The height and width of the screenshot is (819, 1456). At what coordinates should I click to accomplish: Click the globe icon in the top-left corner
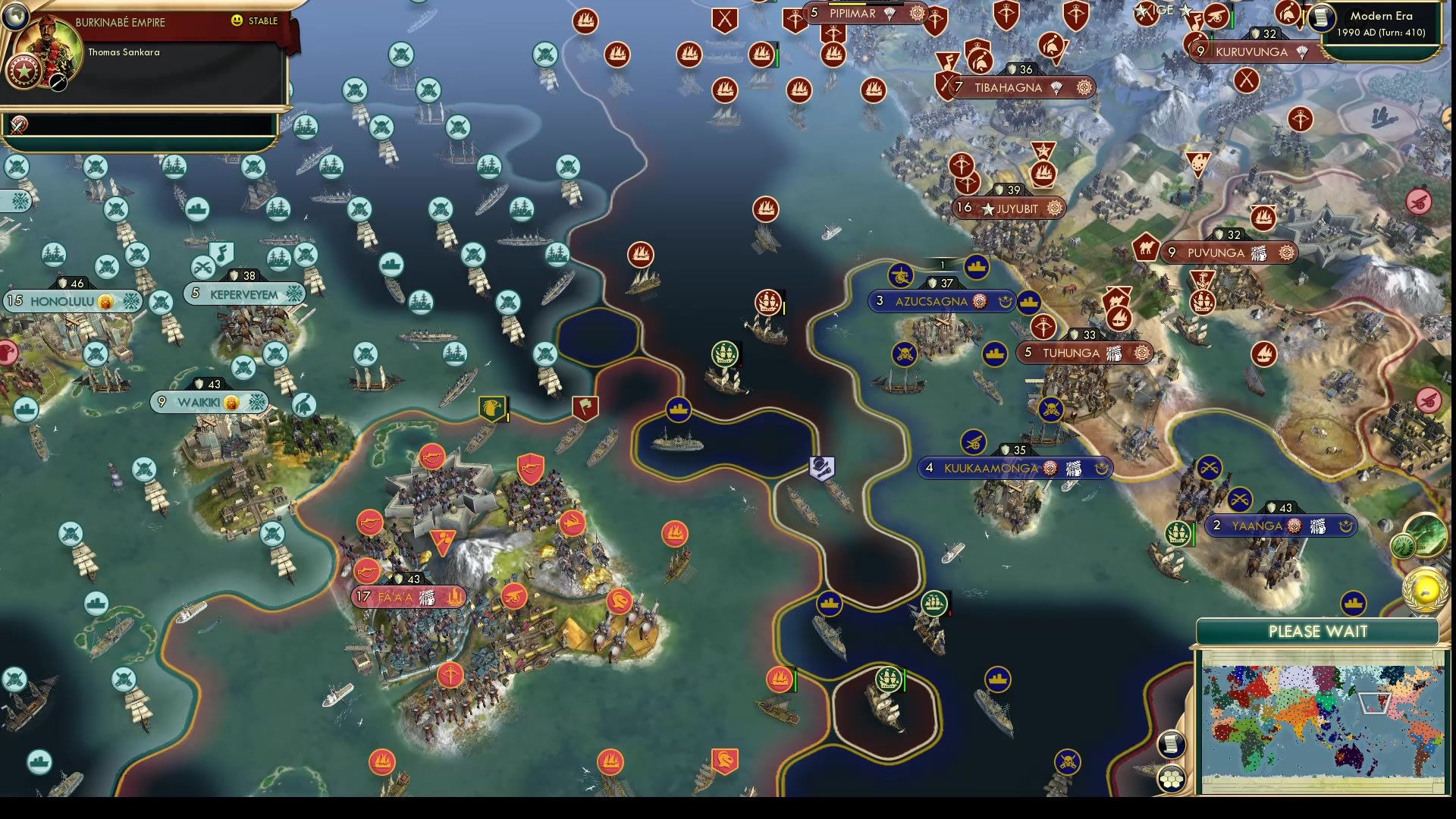point(15,15)
